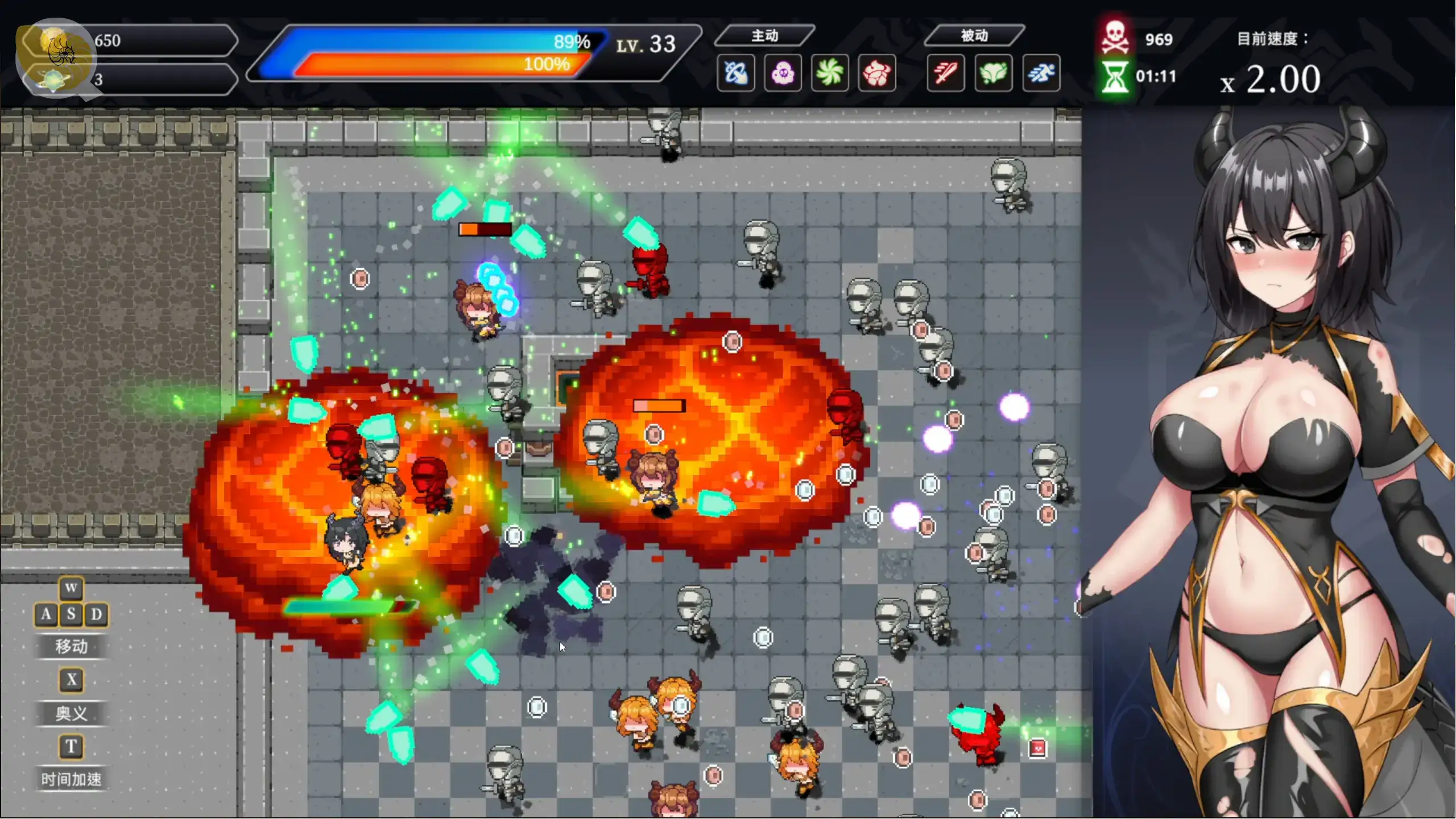Select the blue orbiting shield active skill
Viewport: 1456px width, 819px height.
click(736, 73)
